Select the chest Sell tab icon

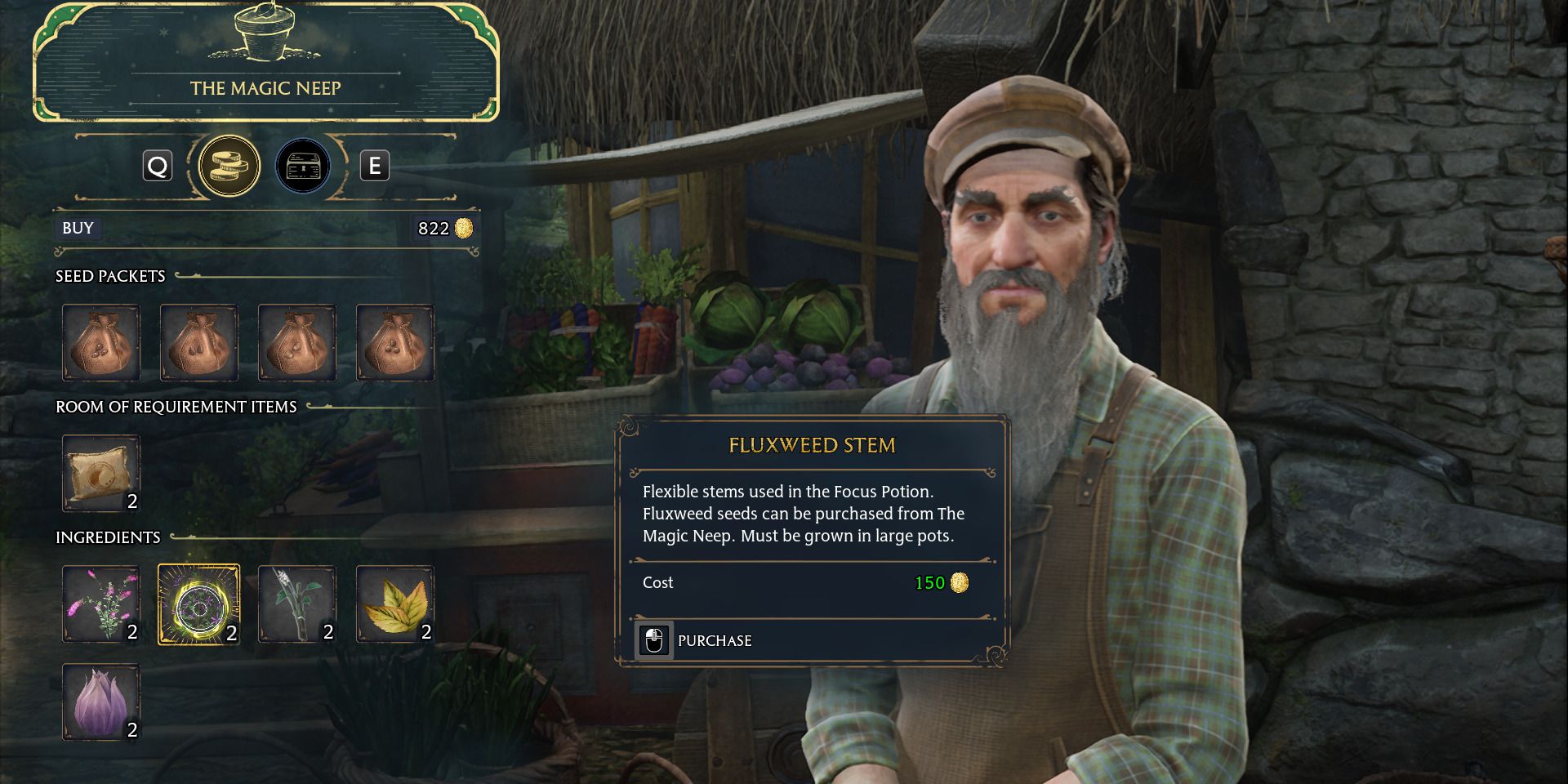(303, 166)
